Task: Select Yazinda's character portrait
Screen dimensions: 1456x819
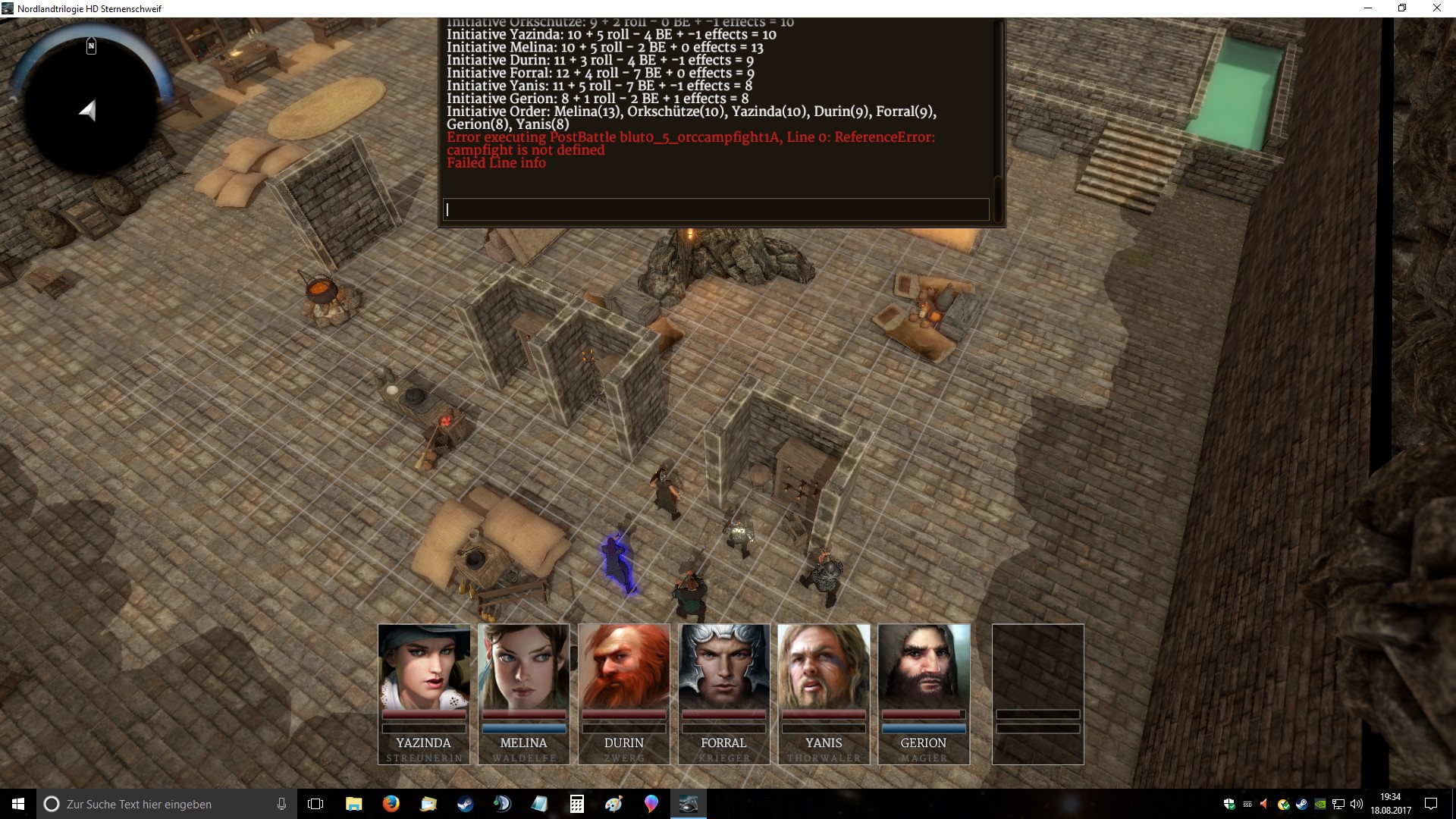Action: coord(424,667)
